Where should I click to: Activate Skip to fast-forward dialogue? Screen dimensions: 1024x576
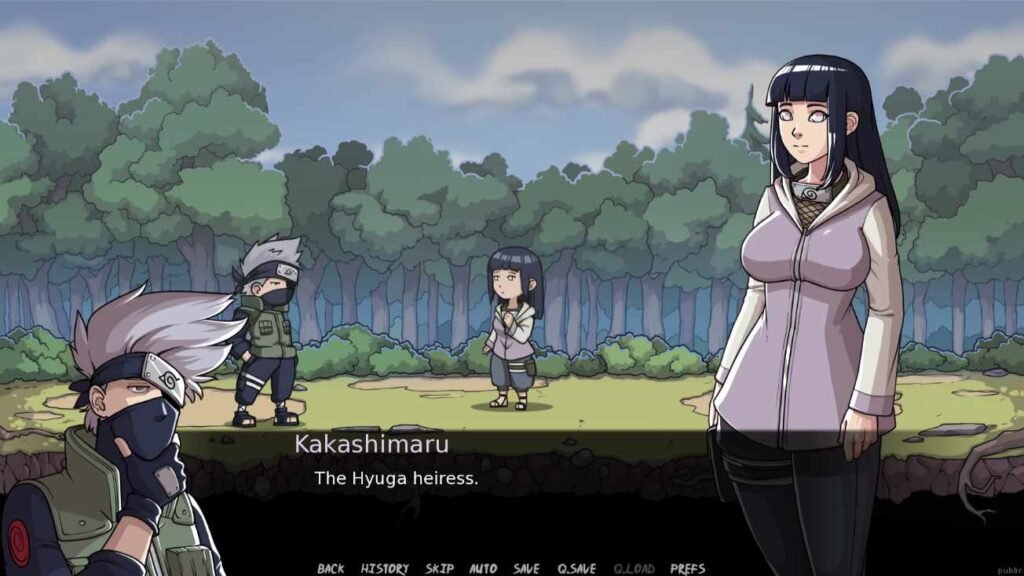[x=439, y=568]
